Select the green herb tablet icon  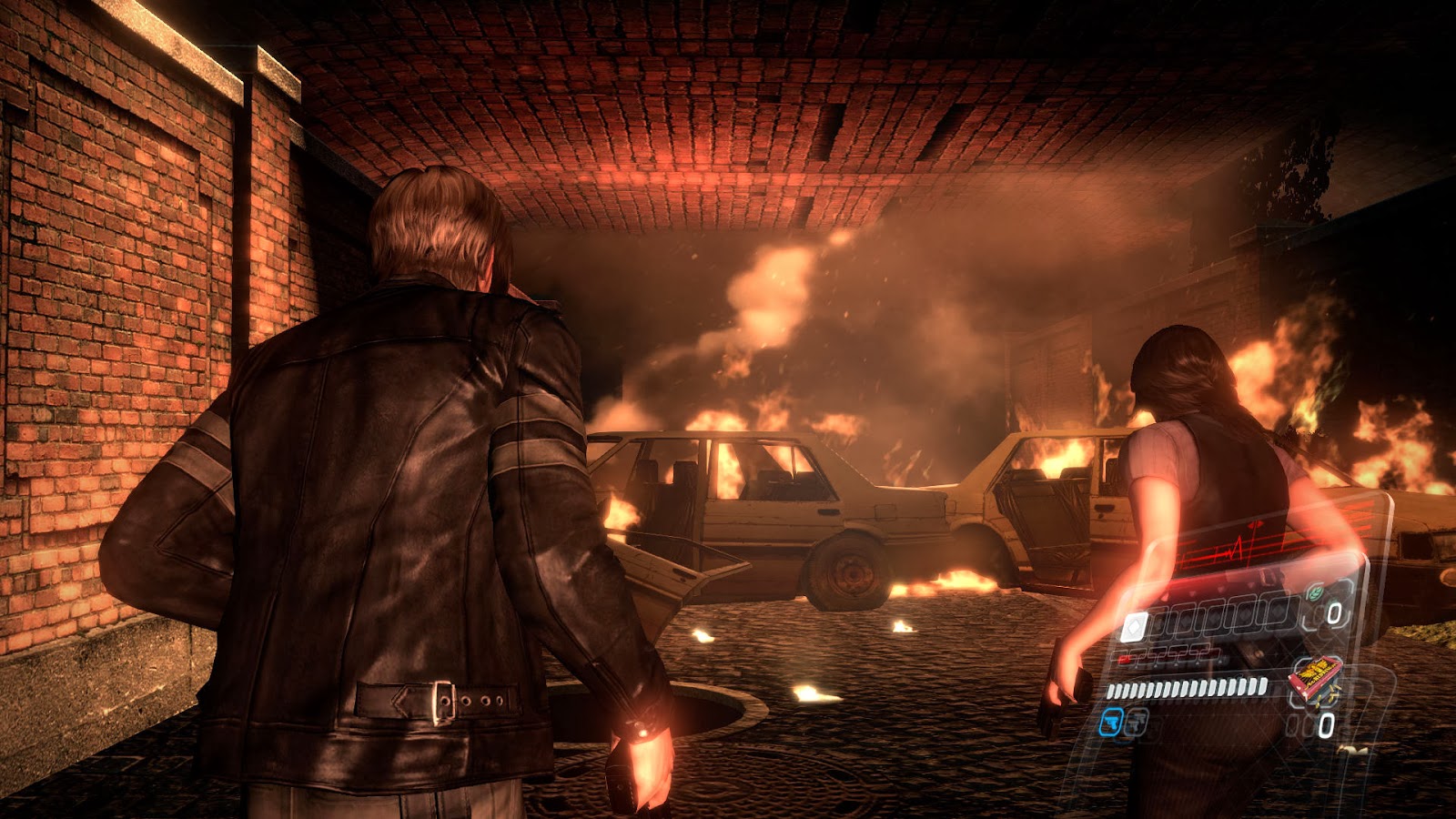[x=1314, y=593]
